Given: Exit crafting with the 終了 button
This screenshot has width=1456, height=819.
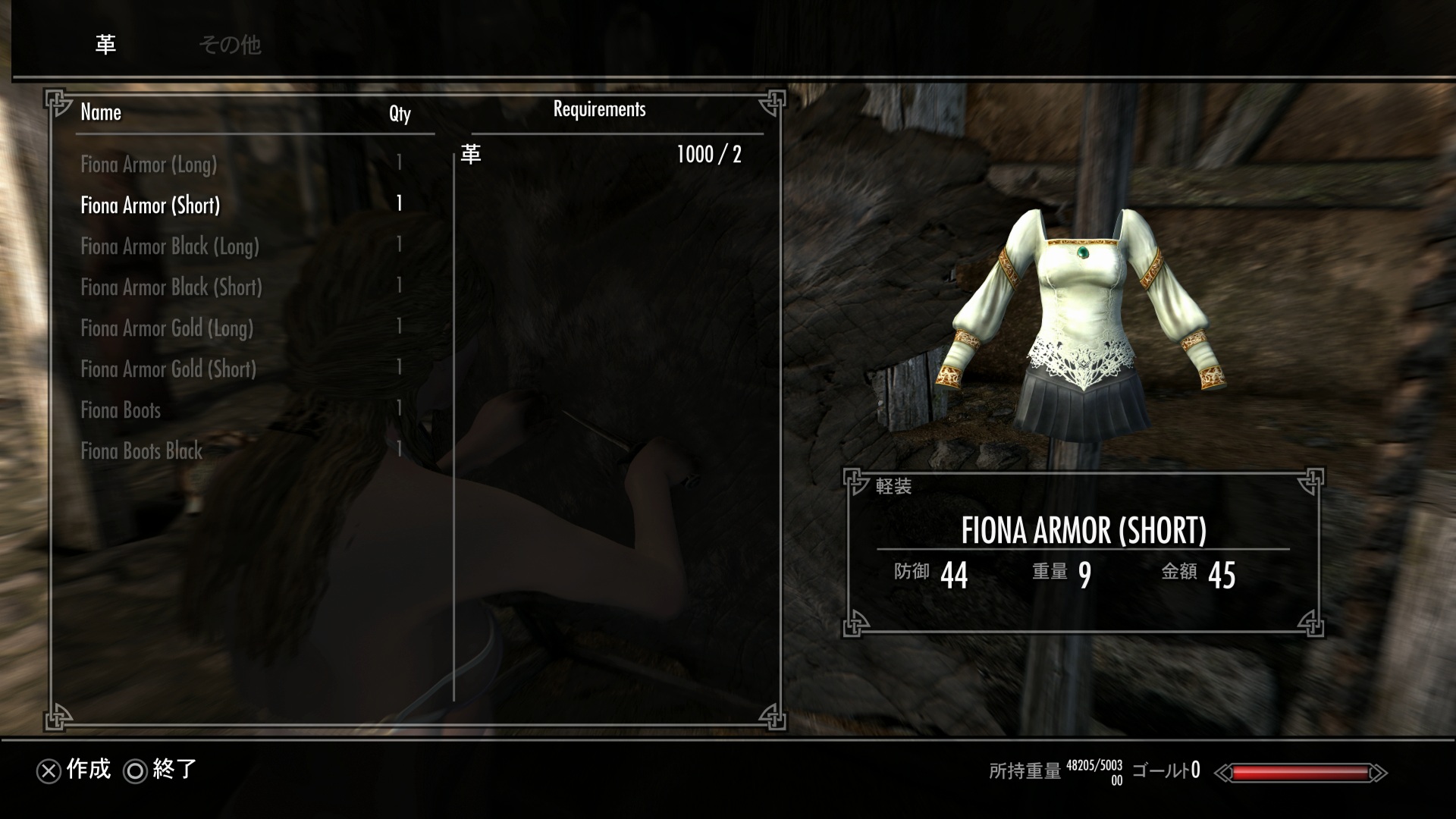Looking at the screenshot, I should pos(161,770).
